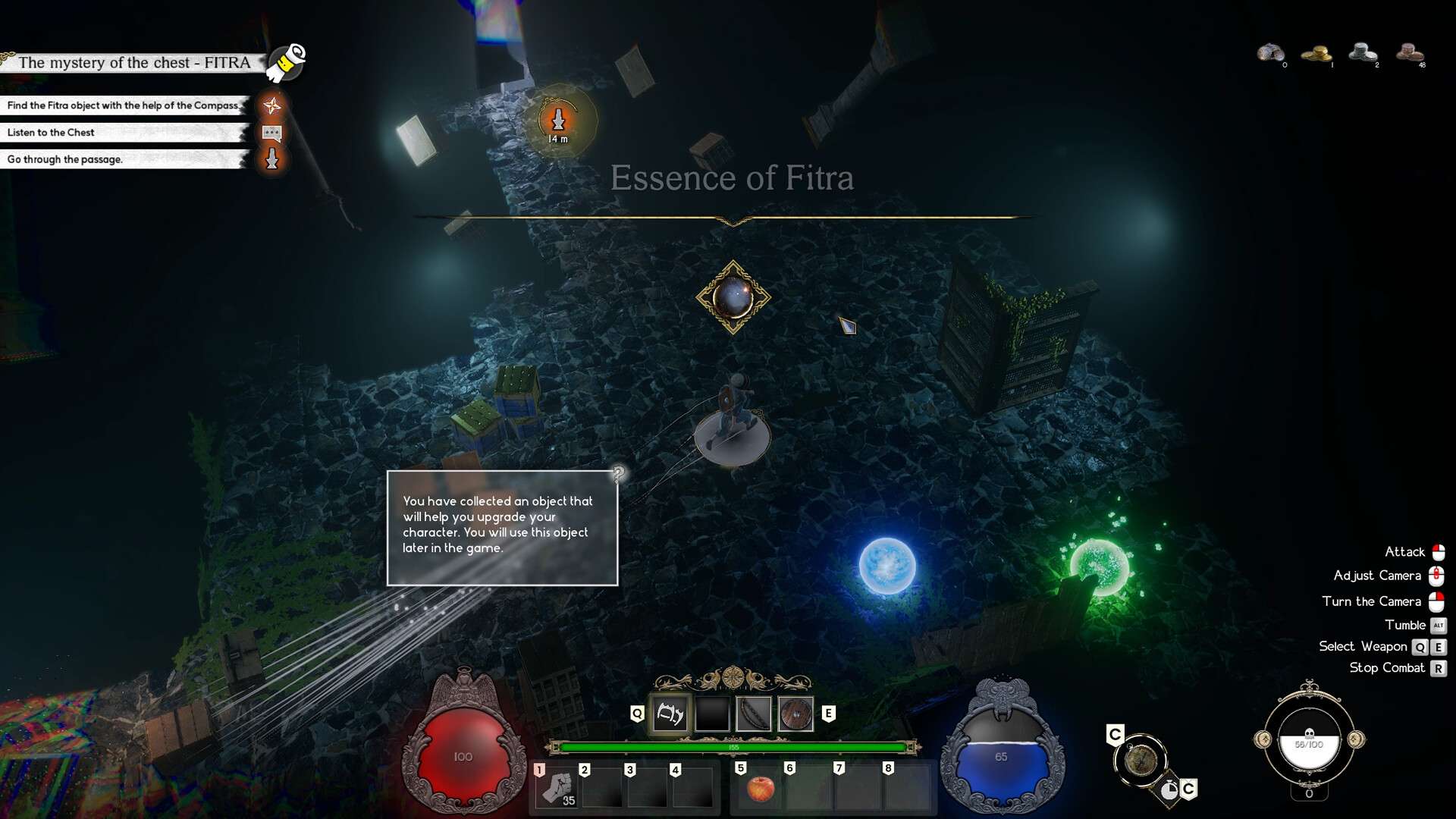Select the axe weapon slot
This screenshot has height=819, width=1456.
pos(670,714)
